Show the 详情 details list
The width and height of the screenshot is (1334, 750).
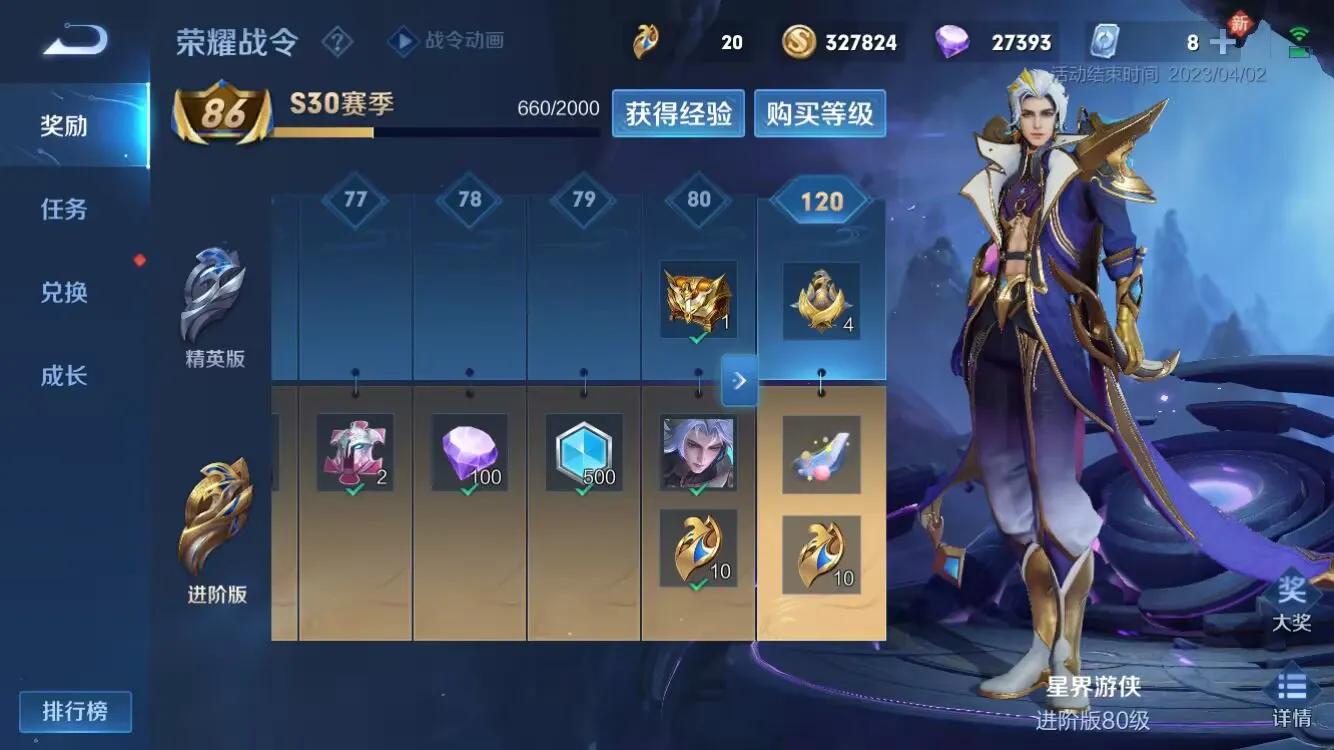[x=1291, y=698]
